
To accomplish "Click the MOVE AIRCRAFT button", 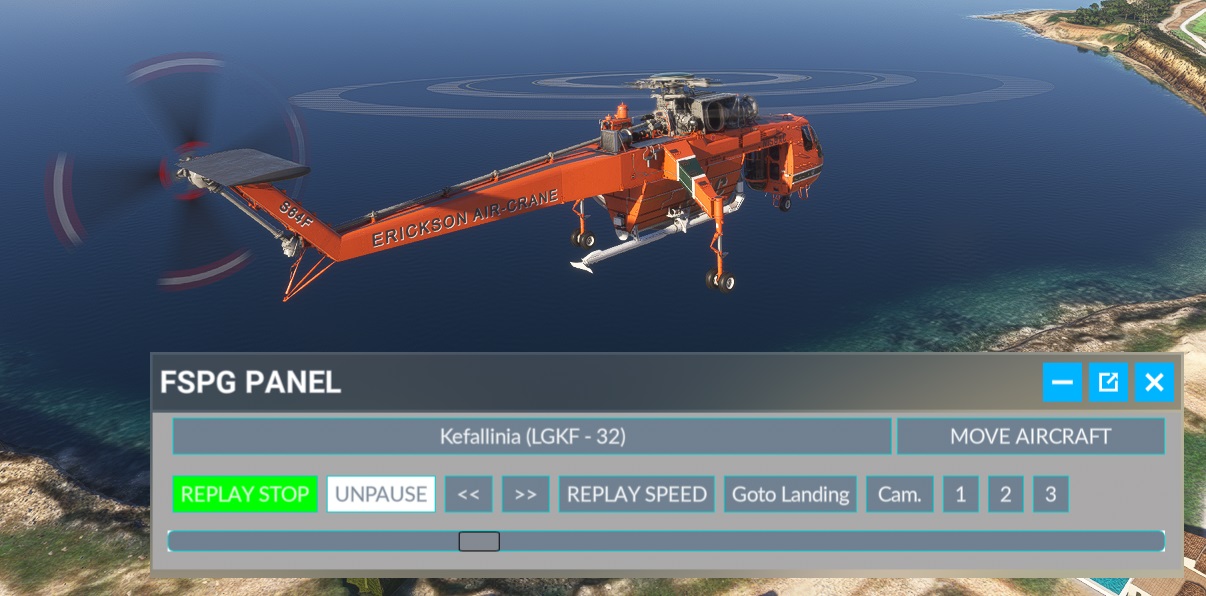I will coord(1030,437).
